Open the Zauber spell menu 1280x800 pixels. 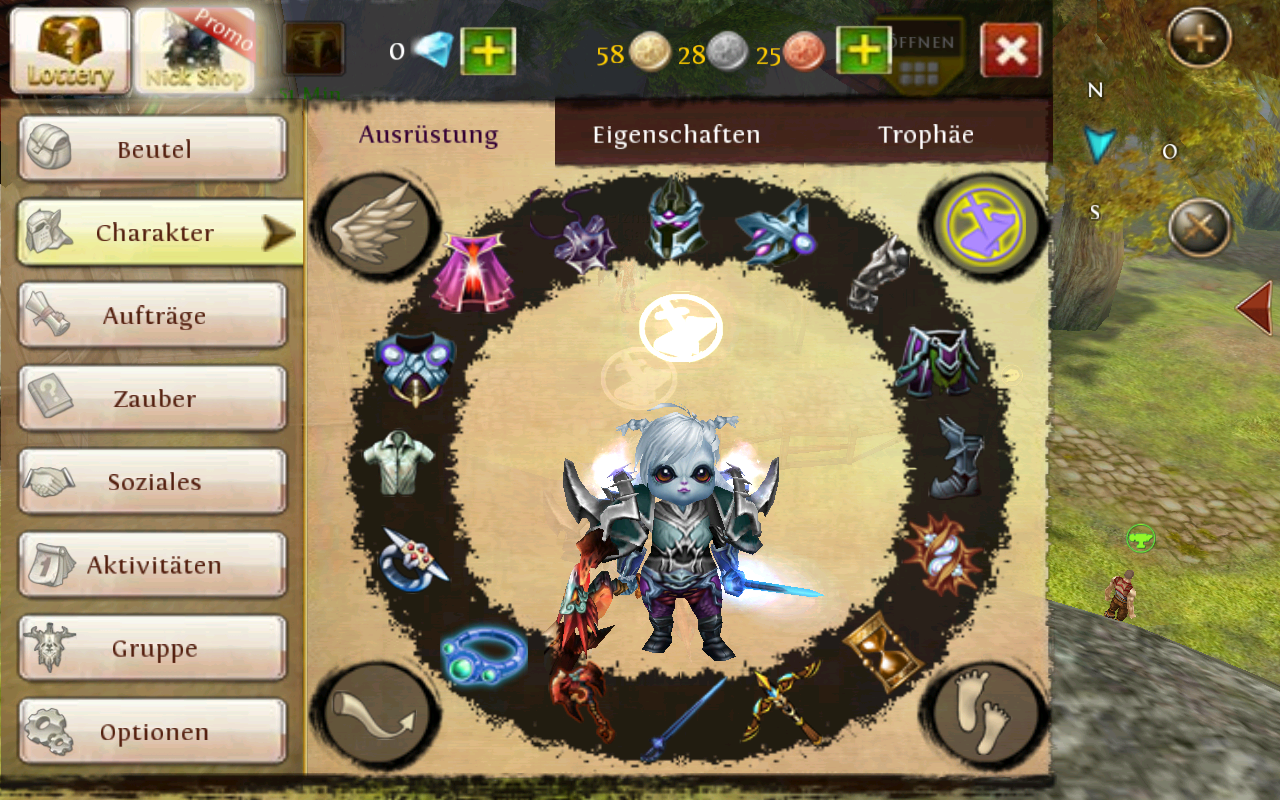[x=153, y=399]
